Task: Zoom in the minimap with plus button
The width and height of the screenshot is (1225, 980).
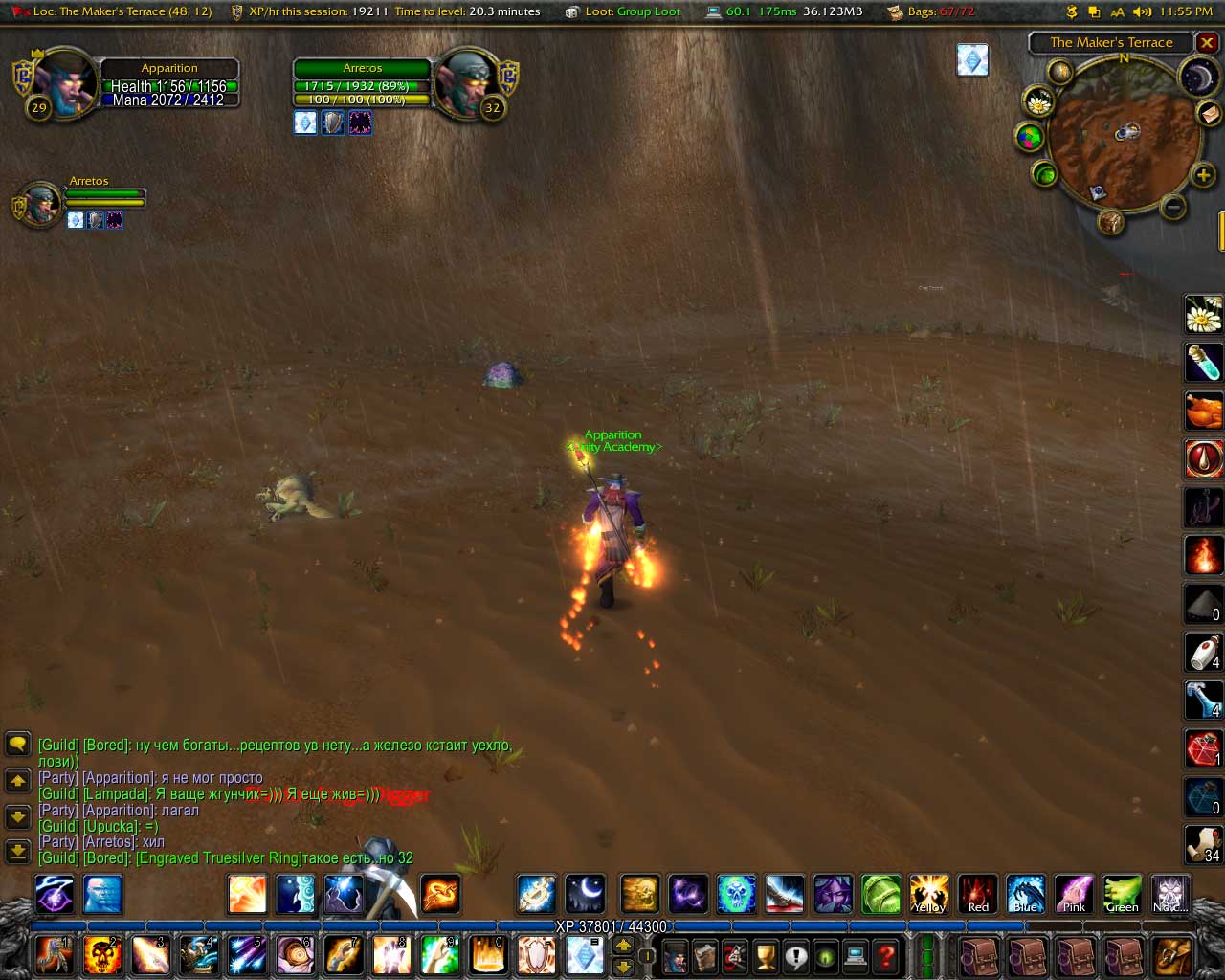Action: coord(1203,175)
